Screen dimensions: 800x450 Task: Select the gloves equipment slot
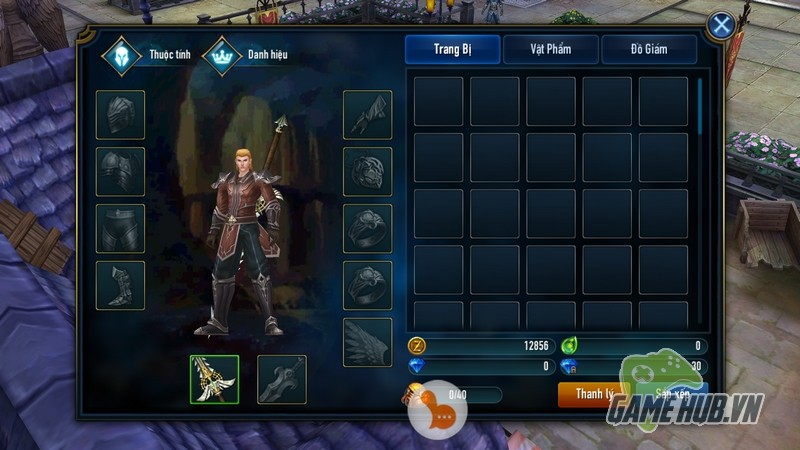click(368, 114)
